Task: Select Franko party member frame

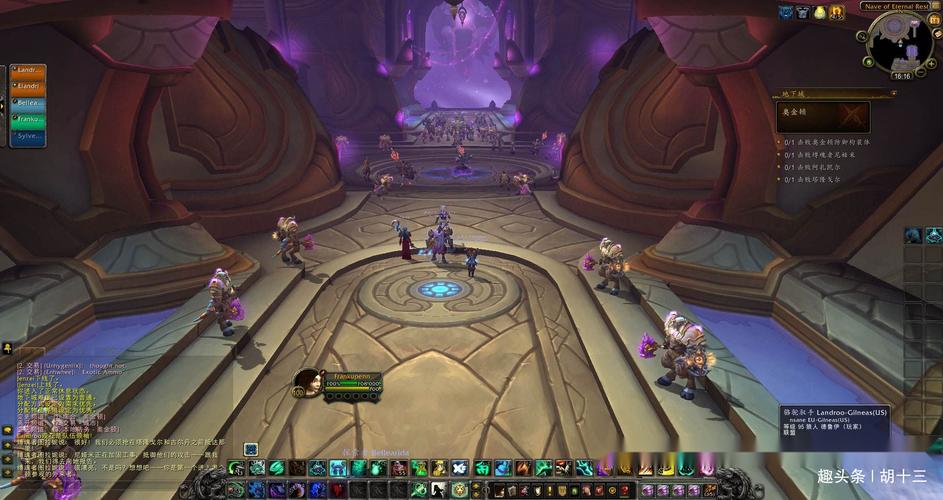Action: point(29,118)
